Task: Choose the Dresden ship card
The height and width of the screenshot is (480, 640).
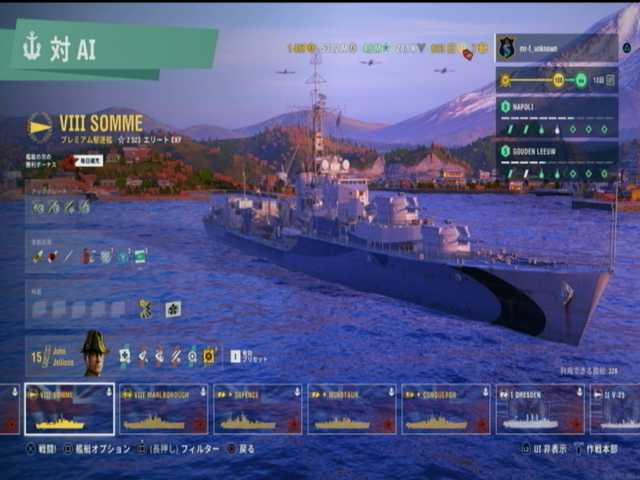Action: pos(540,409)
